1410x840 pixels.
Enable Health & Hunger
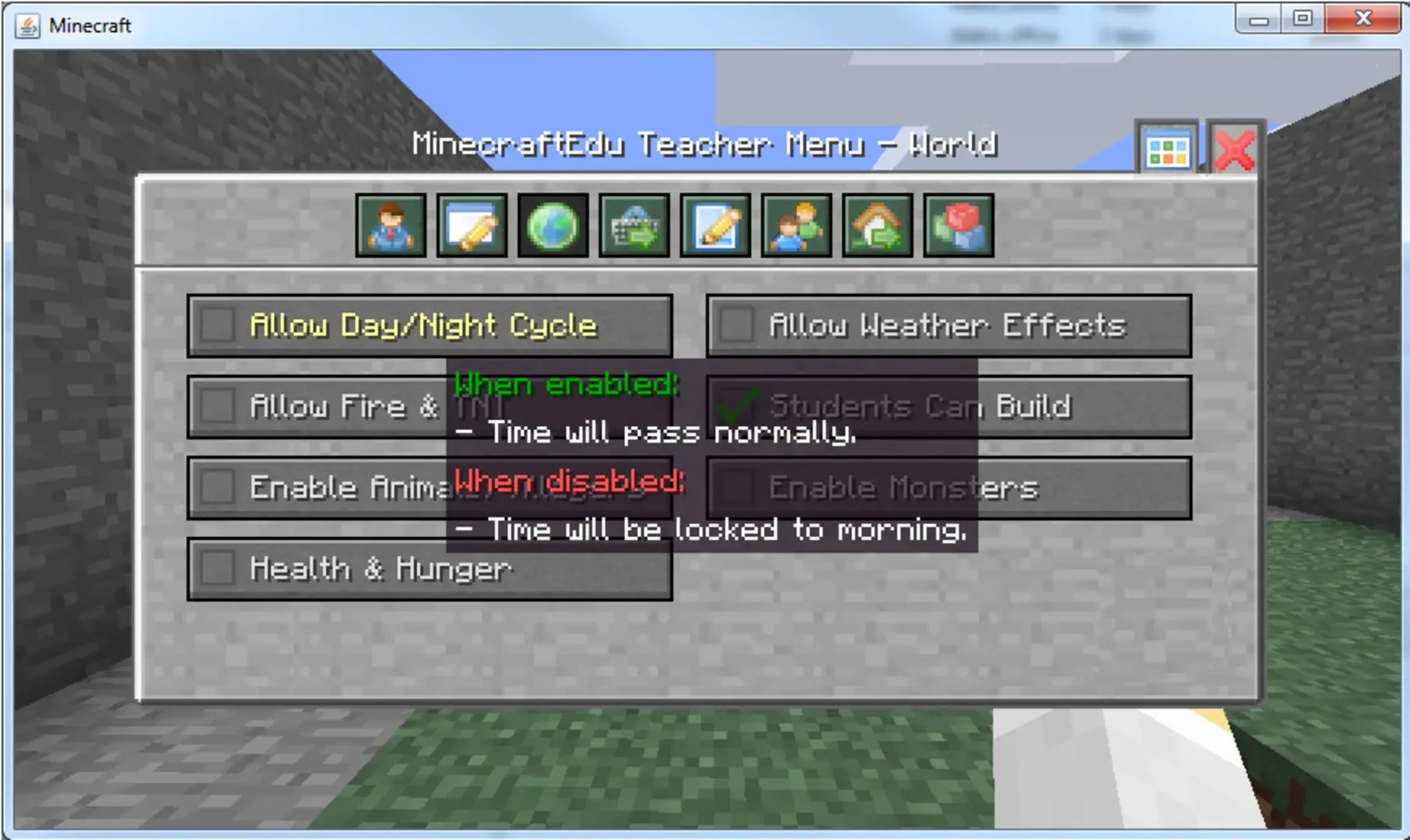pos(219,569)
